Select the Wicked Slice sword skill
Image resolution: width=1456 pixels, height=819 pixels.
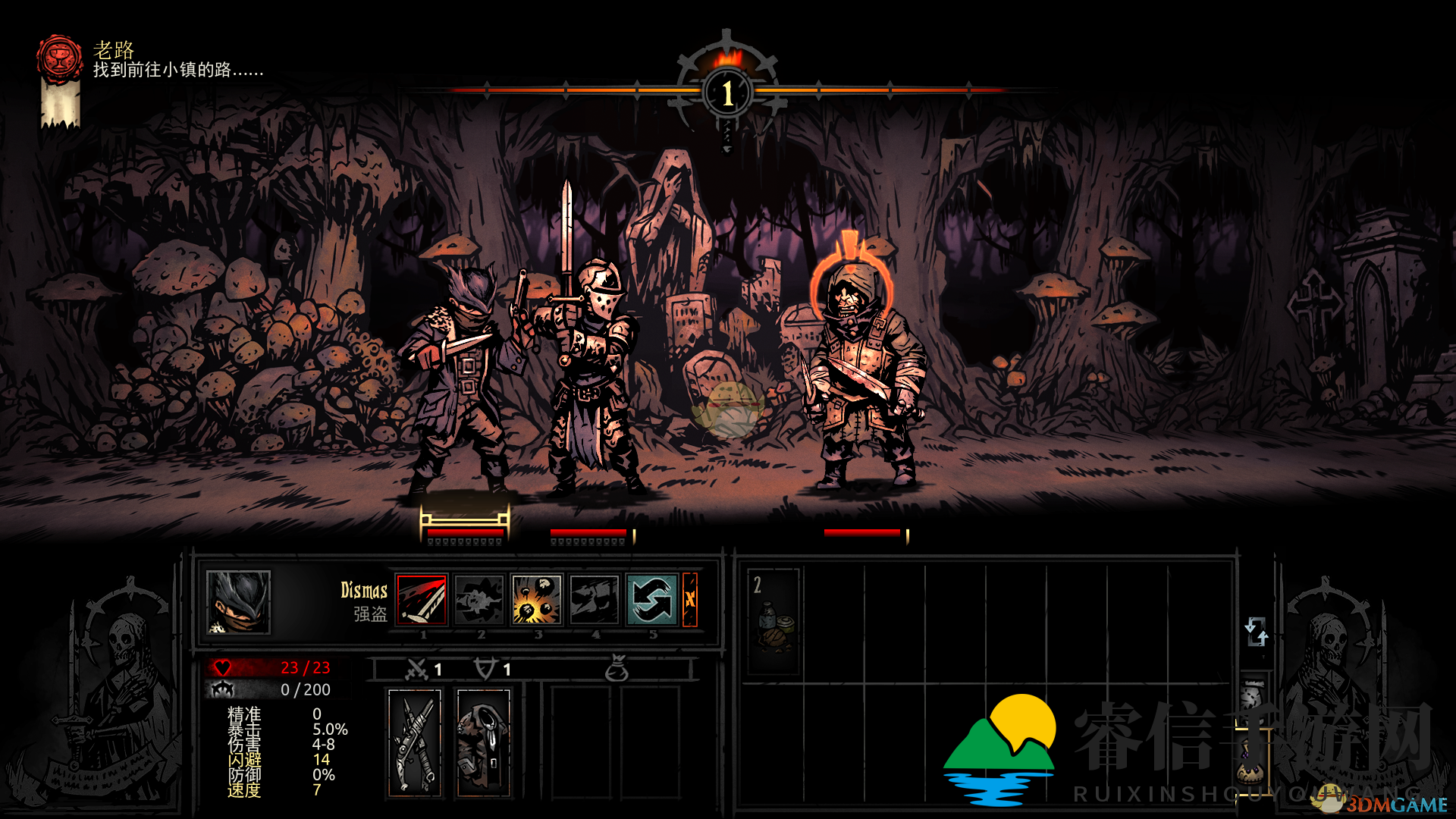click(422, 599)
